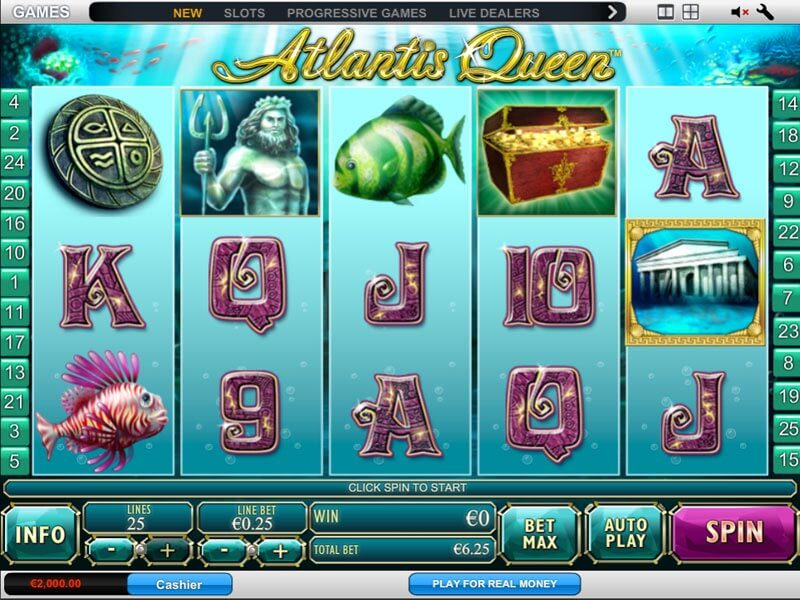
Task: Open the Cashier
Action: 179,584
